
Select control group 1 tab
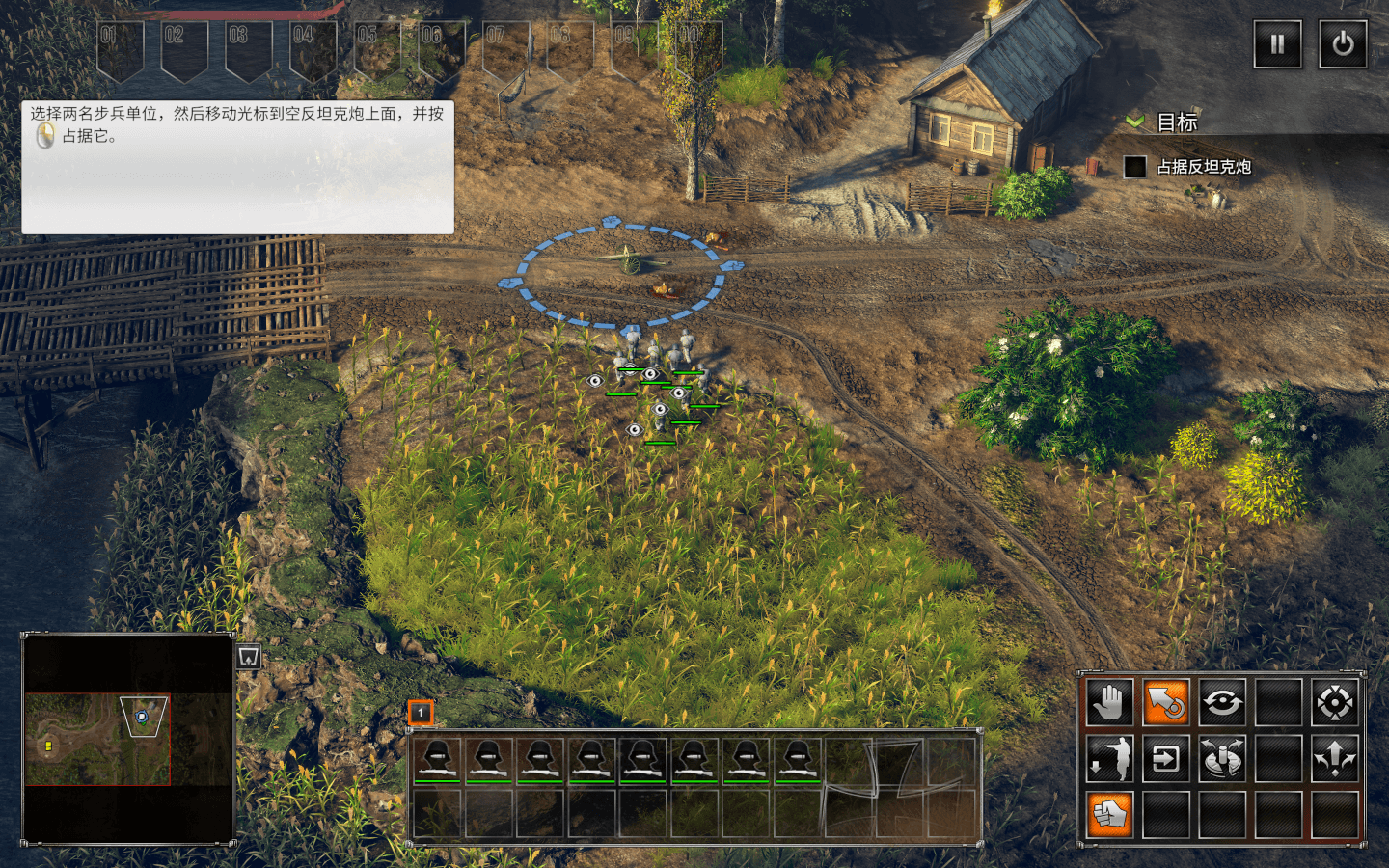click(x=421, y=713)
